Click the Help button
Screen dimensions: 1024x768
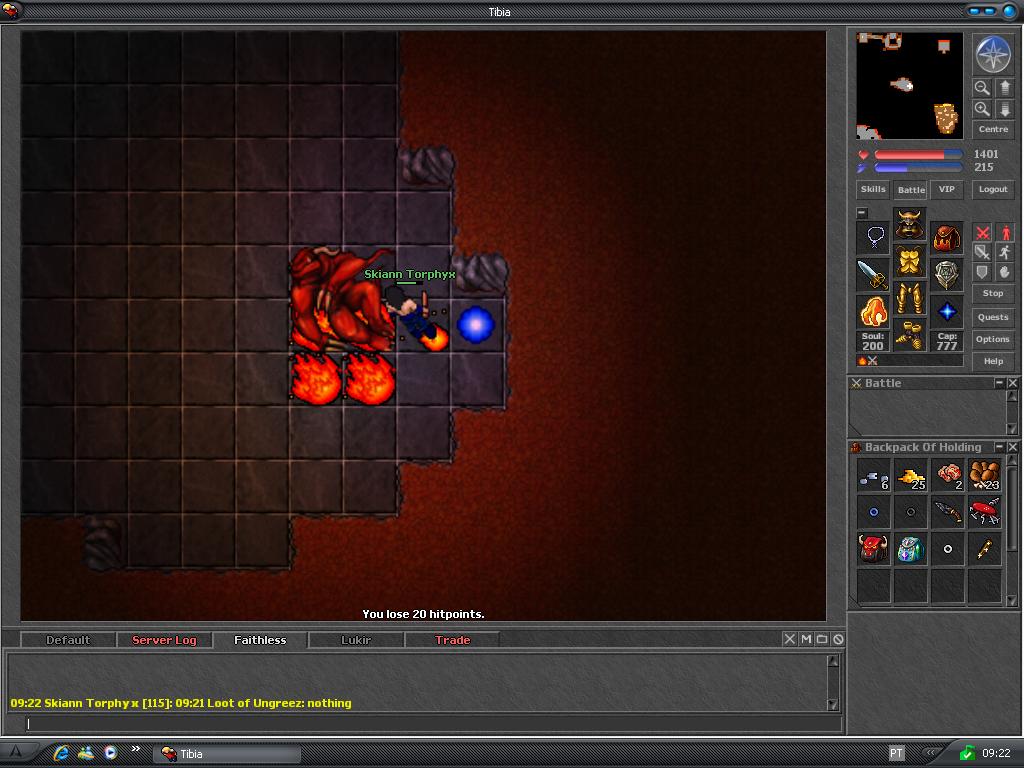pos(993,361)
